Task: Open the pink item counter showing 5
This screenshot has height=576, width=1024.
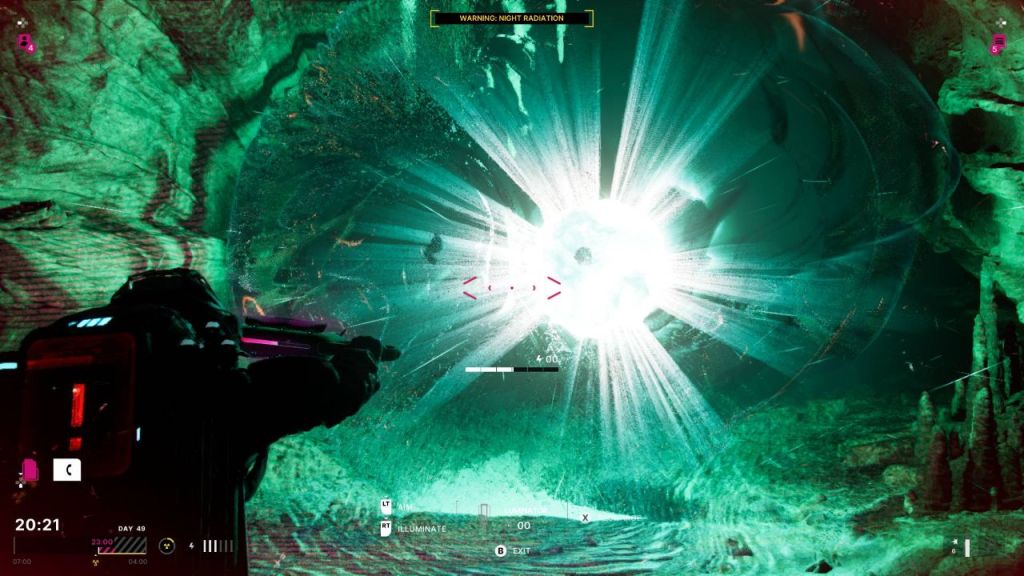Action: coord(997,44)
